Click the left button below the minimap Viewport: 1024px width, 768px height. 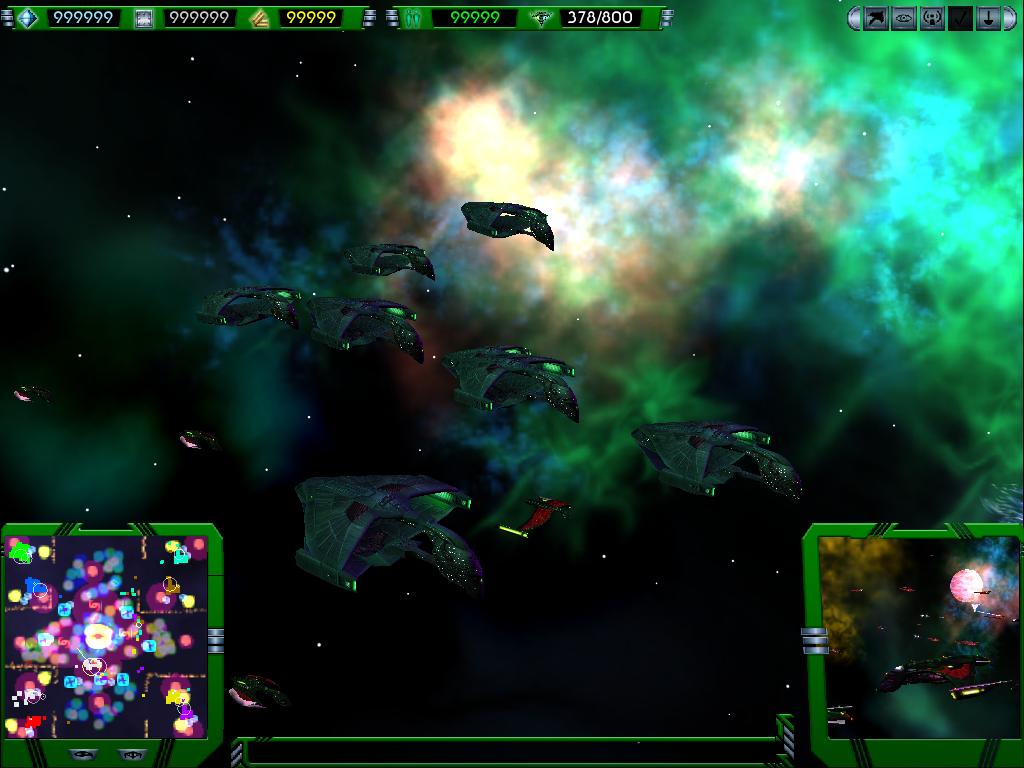point(84,754)
